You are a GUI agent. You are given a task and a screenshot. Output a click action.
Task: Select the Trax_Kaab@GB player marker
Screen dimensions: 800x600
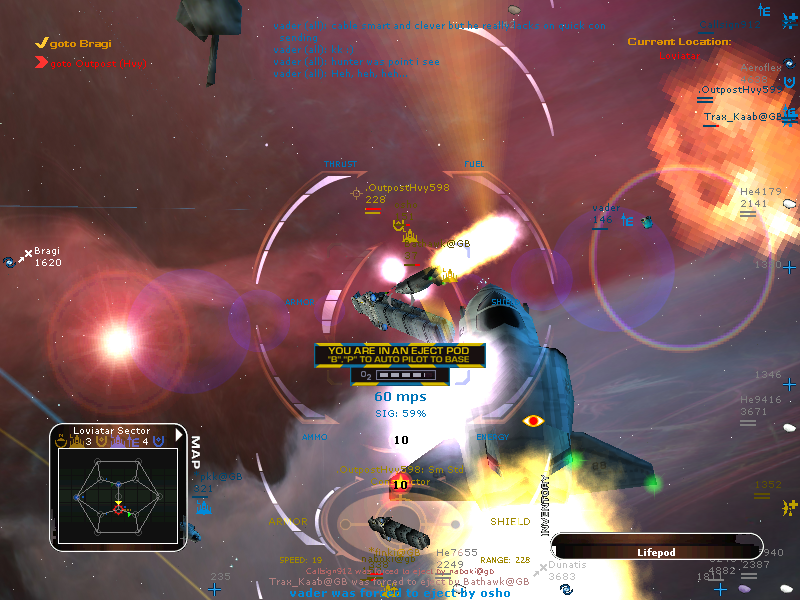742,117
